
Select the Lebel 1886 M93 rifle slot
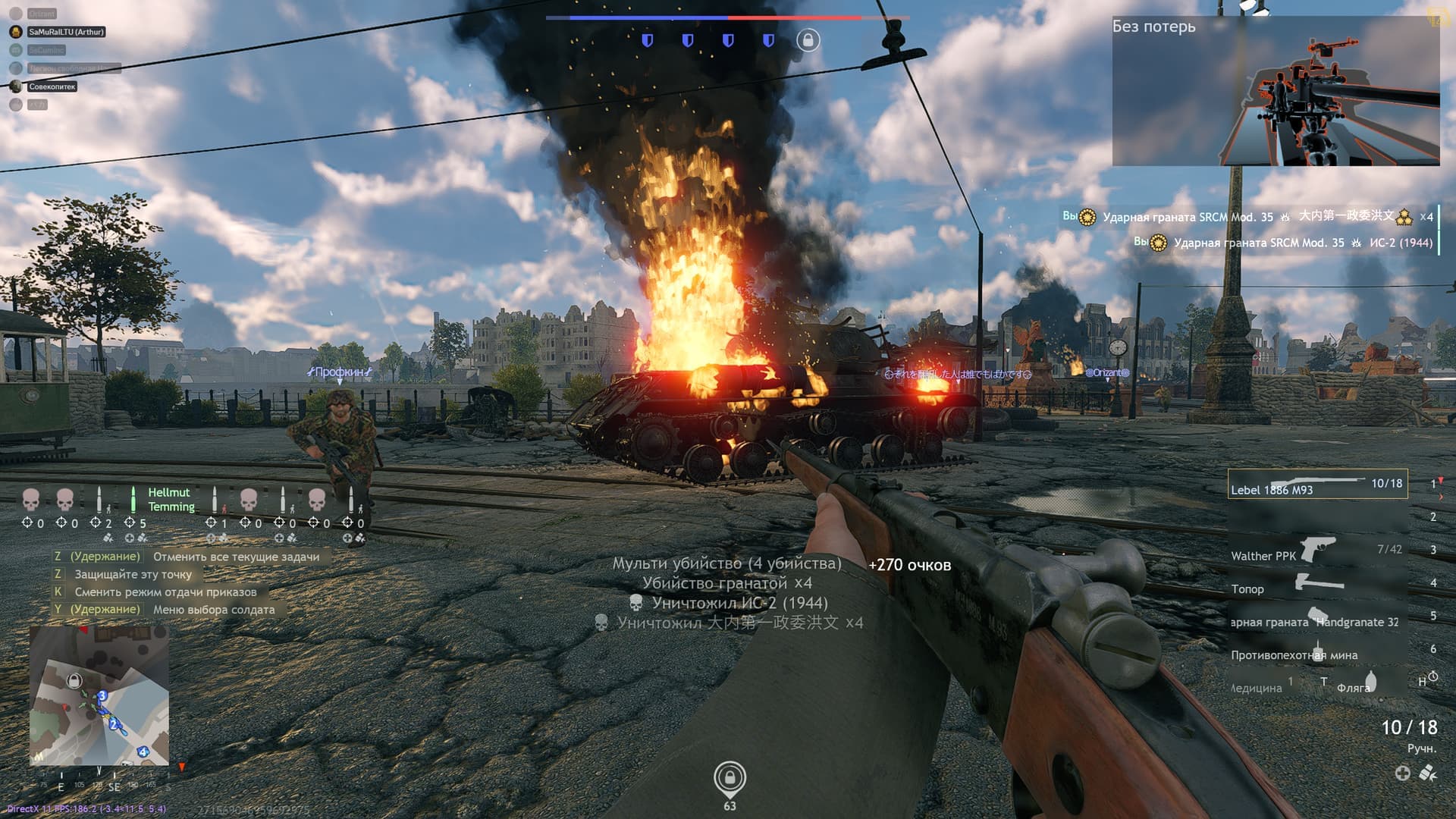pyautogui.click(x=1317, y=484)
